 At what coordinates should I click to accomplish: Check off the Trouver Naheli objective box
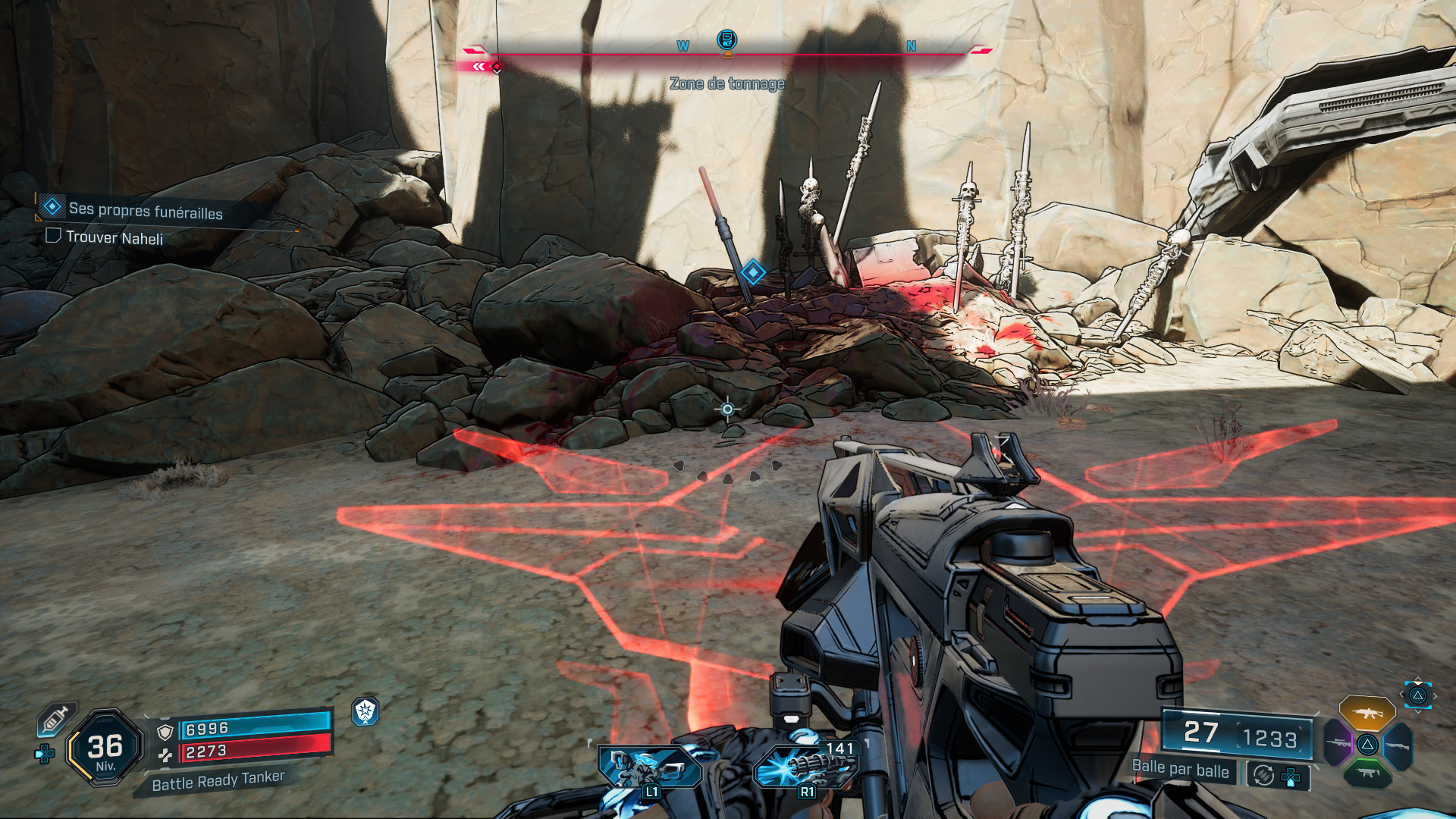[52, 237]
